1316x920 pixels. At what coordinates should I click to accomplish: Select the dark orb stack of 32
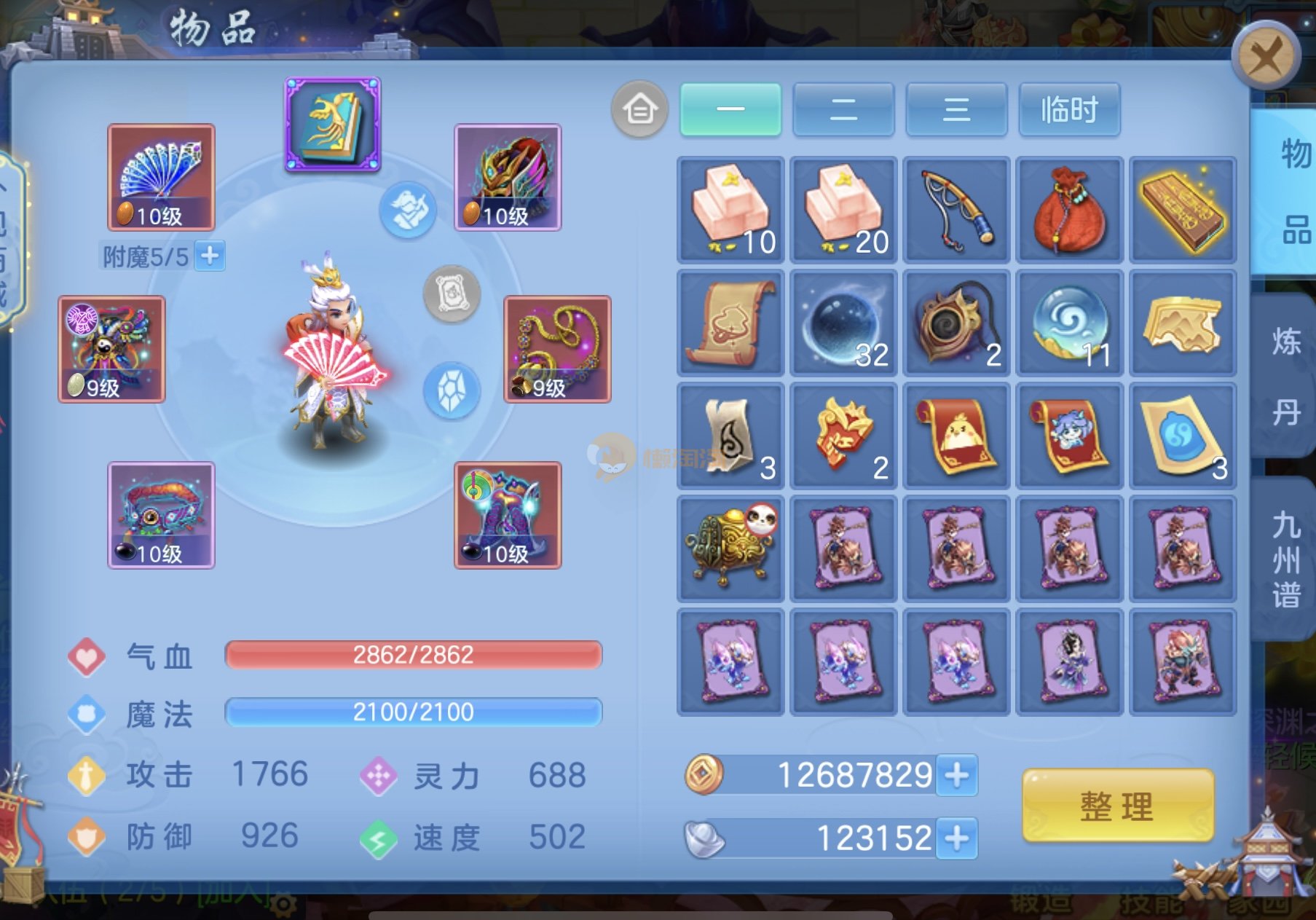843,323
